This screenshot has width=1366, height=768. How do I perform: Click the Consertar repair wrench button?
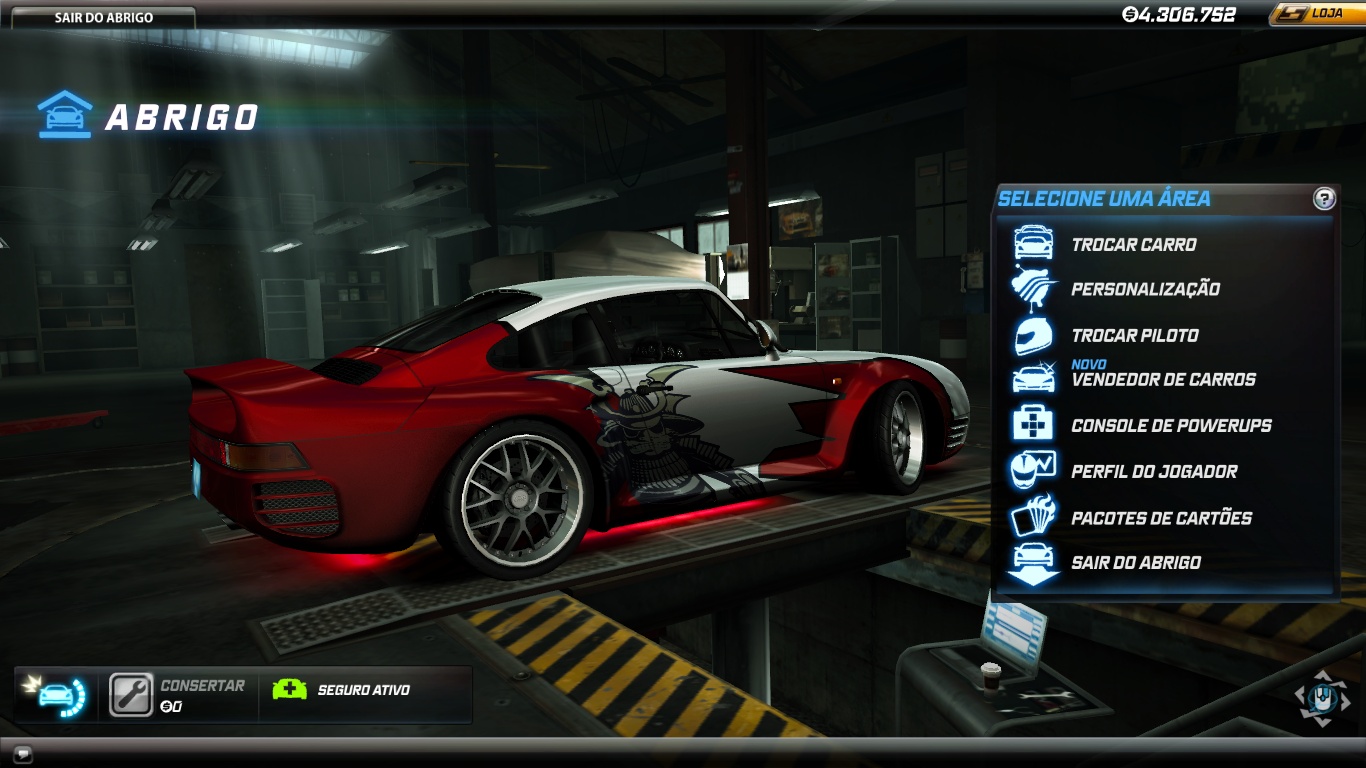tap(131, 695)
